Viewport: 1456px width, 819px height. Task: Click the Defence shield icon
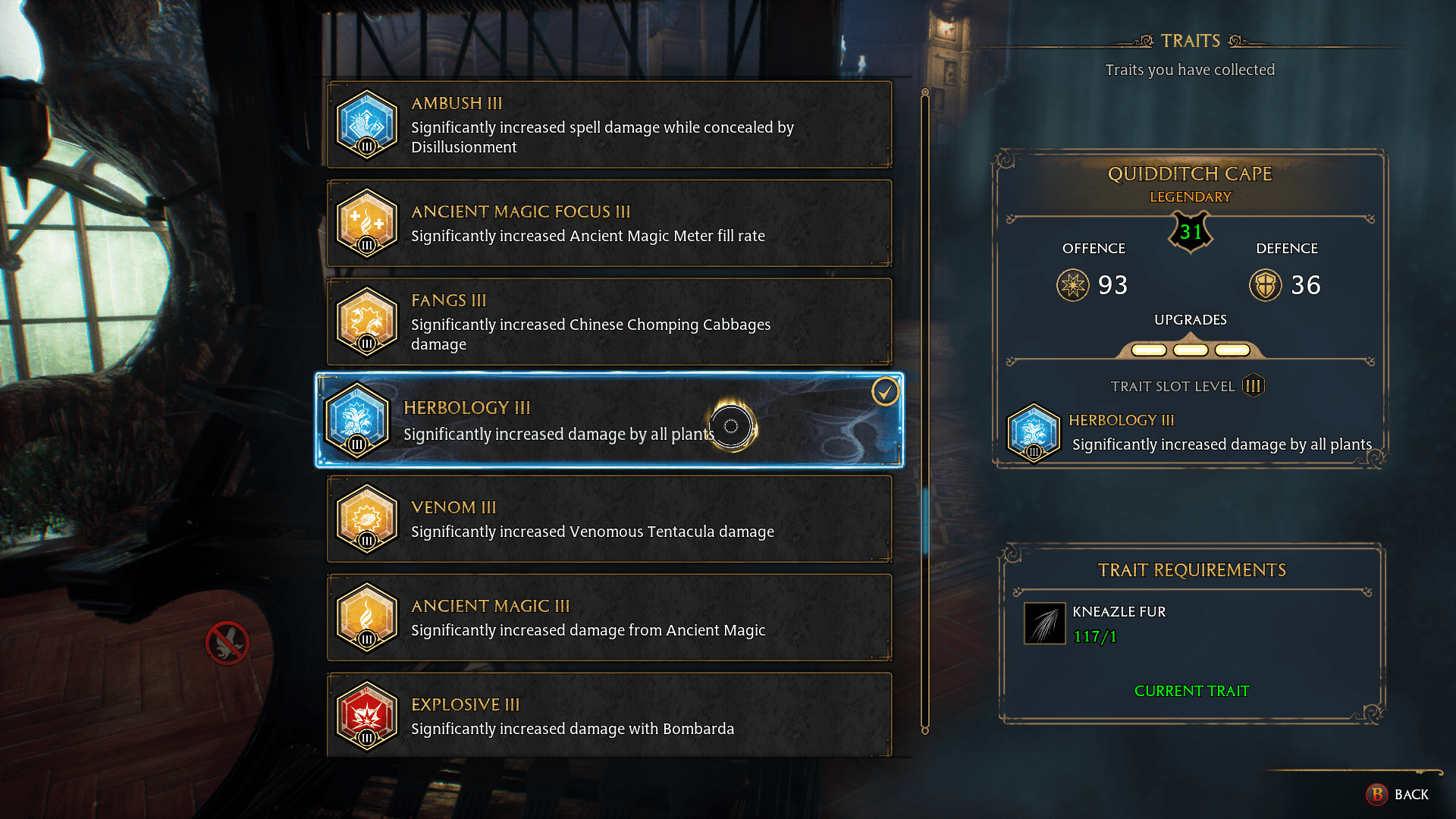click(x=1265, y=286)
